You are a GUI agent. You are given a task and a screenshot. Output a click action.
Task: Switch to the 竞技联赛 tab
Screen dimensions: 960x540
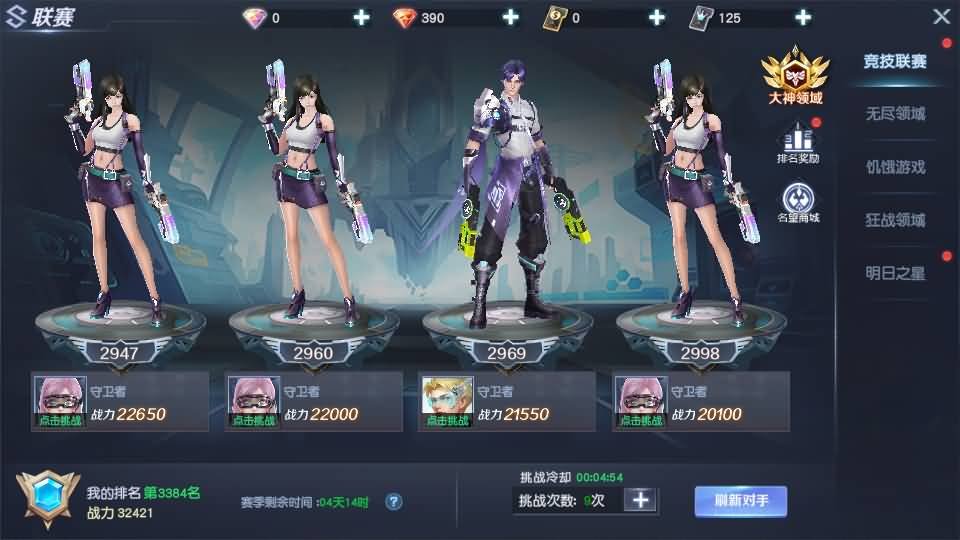coord(895,61)
